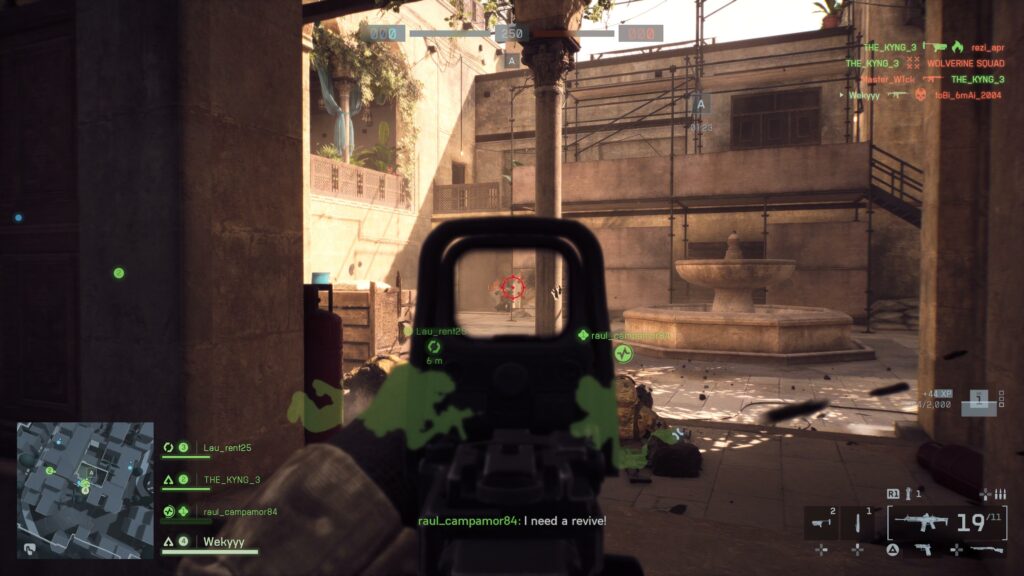The height and width of the screenshot is (576, 1024).
Task: Click the objective A capture flag marker
Action: [x=700, y=104]
